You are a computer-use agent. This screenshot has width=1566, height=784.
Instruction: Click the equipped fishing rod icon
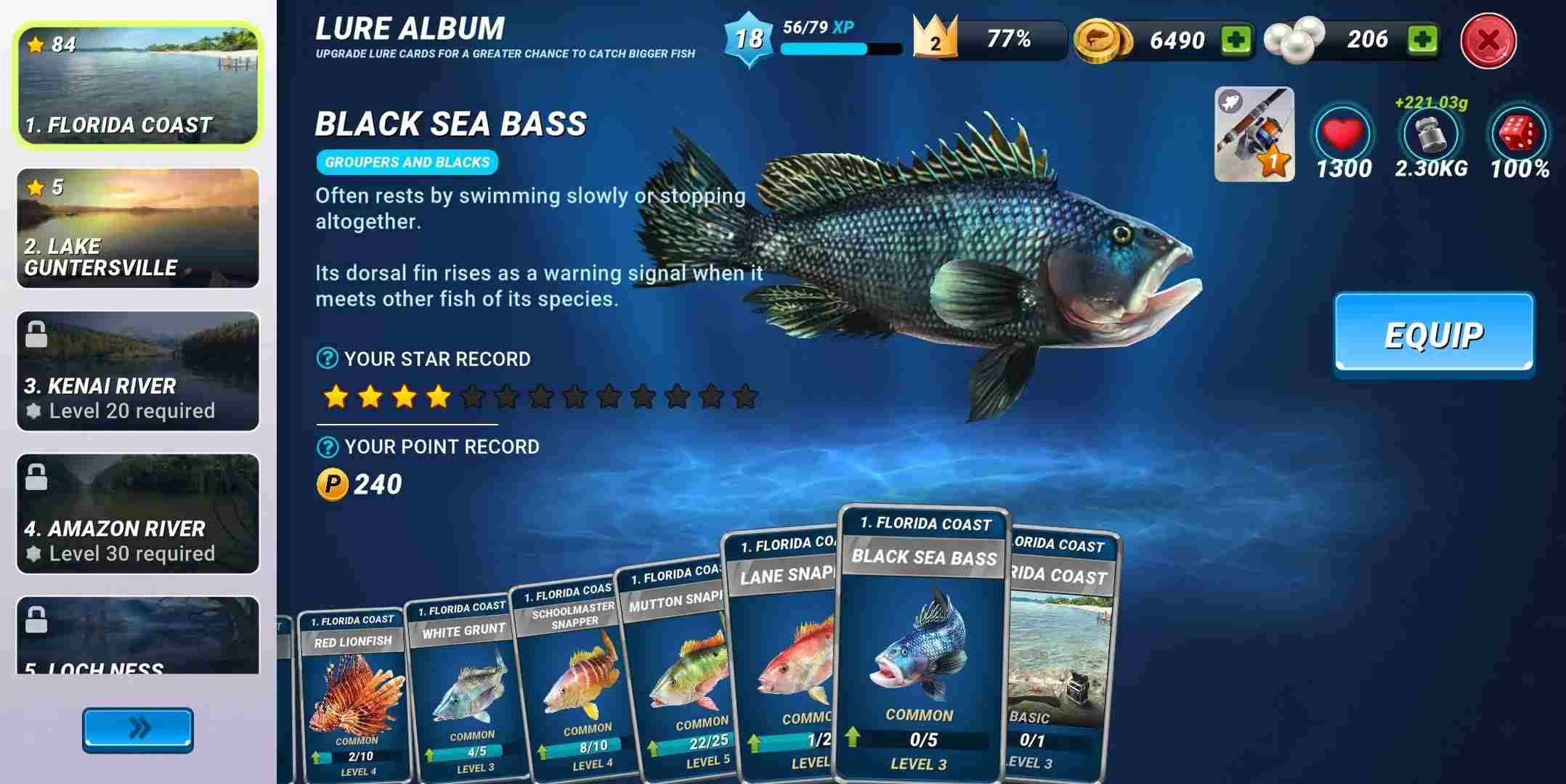point(1254,136)
